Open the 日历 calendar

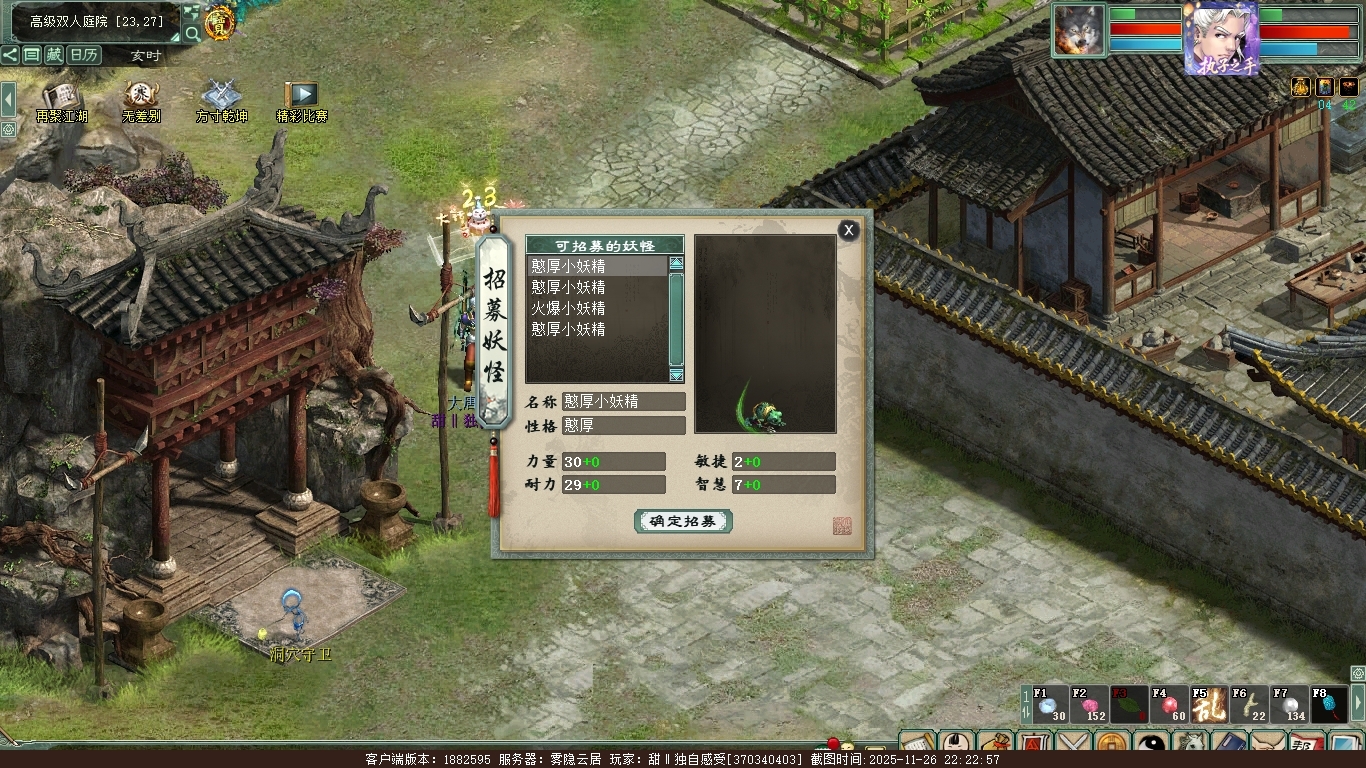point(84,55)
